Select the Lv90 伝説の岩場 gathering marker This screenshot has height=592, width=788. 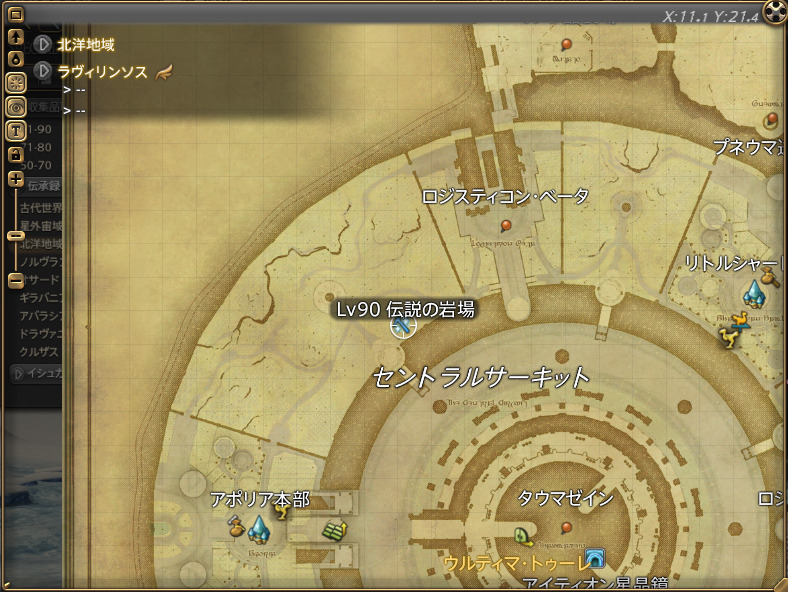point(402,326)
